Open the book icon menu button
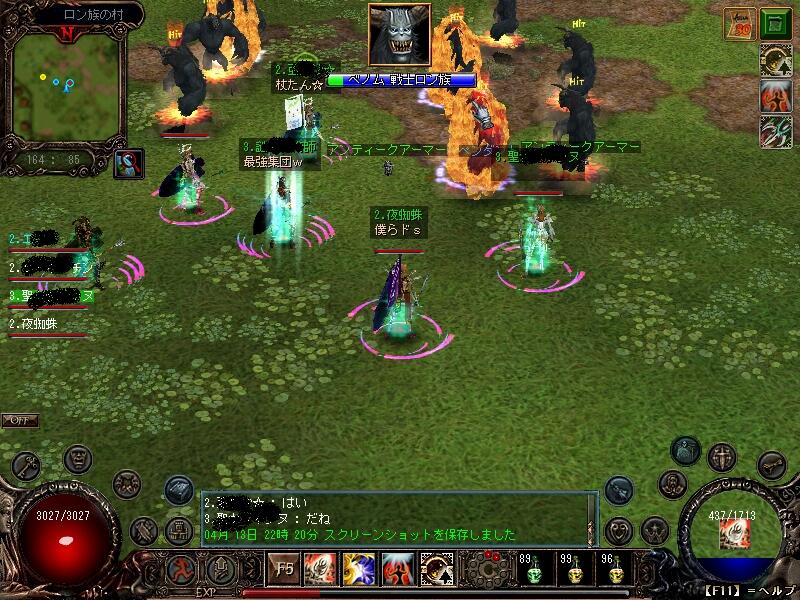The image size is (800, 600). click(179, 489)
